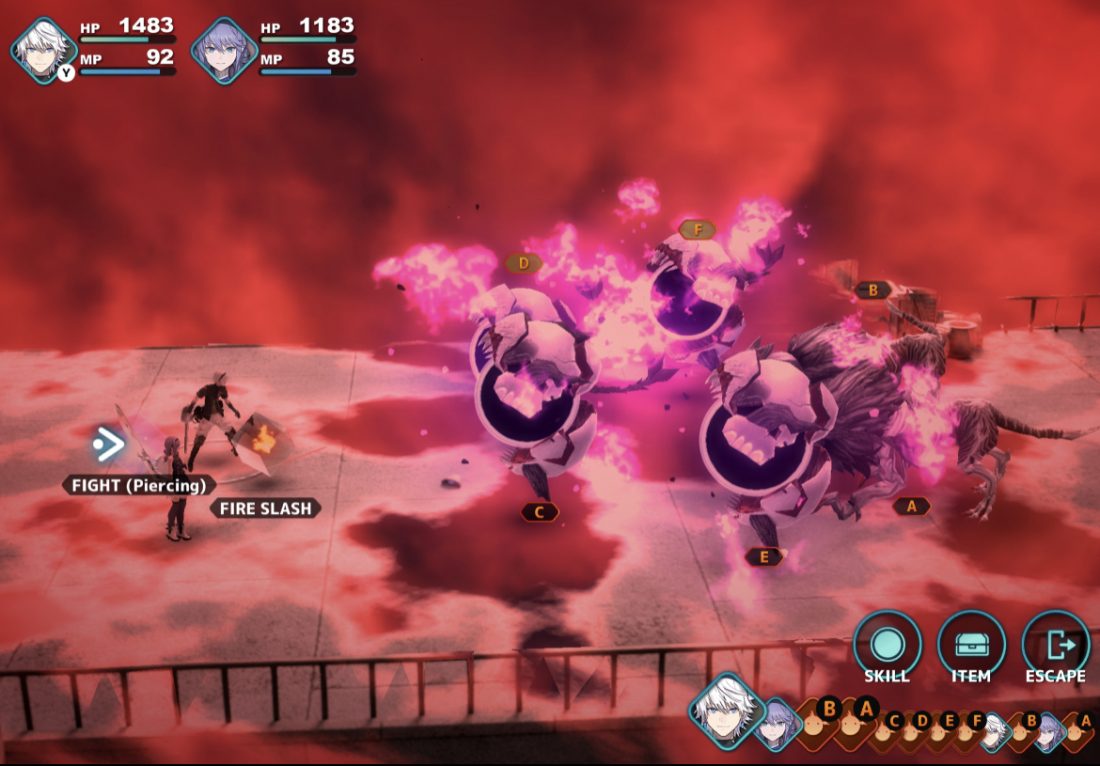This screenshot has width=1100, height=766.
Task: Select the FIGHT (Piercing) attack command
Action: click(139, 485)
